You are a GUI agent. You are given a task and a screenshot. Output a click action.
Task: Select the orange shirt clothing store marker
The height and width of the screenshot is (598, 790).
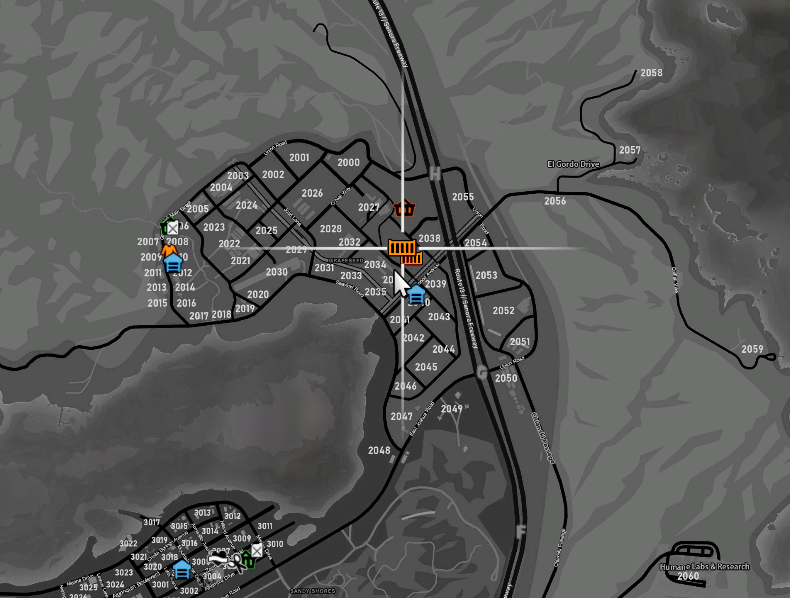tap(169, 249)
